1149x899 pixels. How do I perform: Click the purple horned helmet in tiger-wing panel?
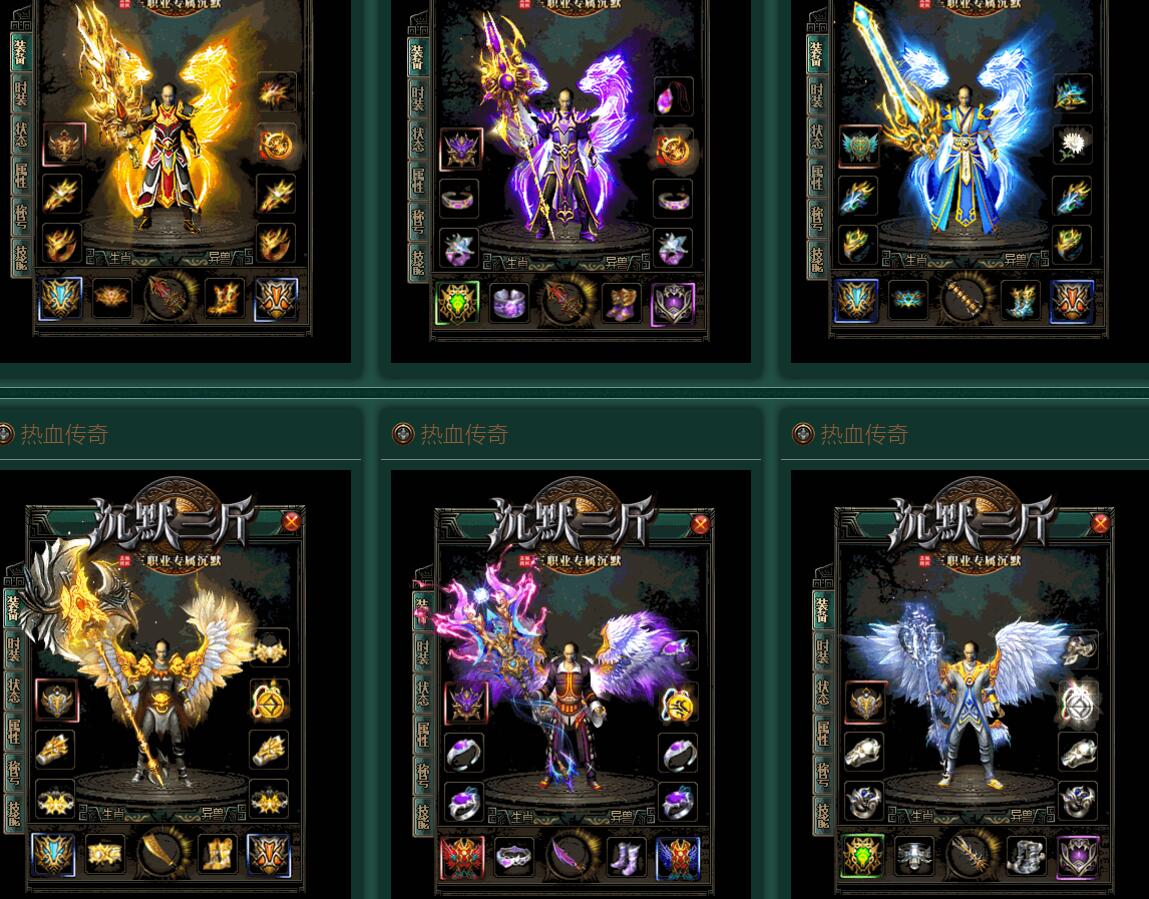461,149
